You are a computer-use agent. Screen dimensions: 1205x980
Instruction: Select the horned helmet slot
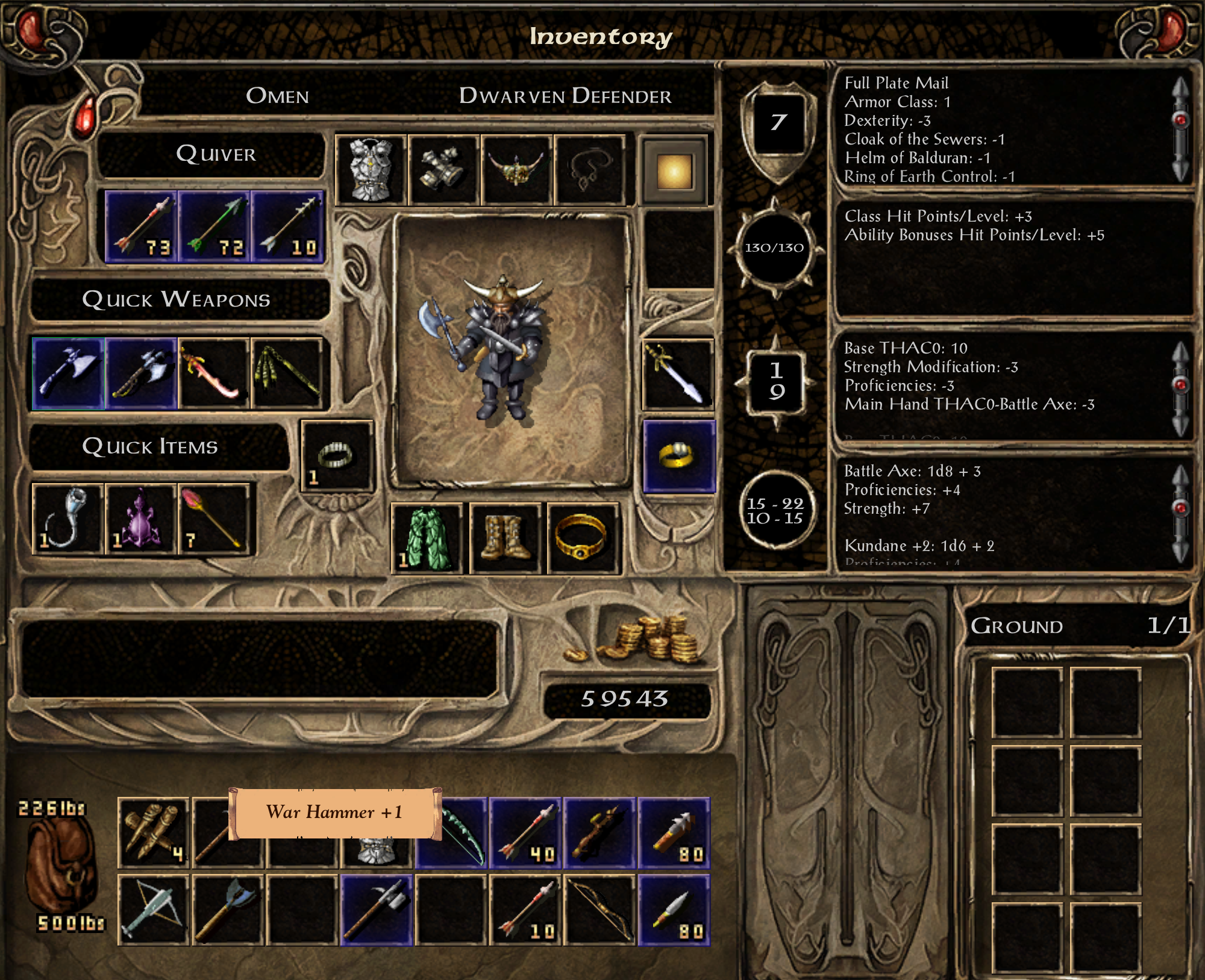[517, 170]
